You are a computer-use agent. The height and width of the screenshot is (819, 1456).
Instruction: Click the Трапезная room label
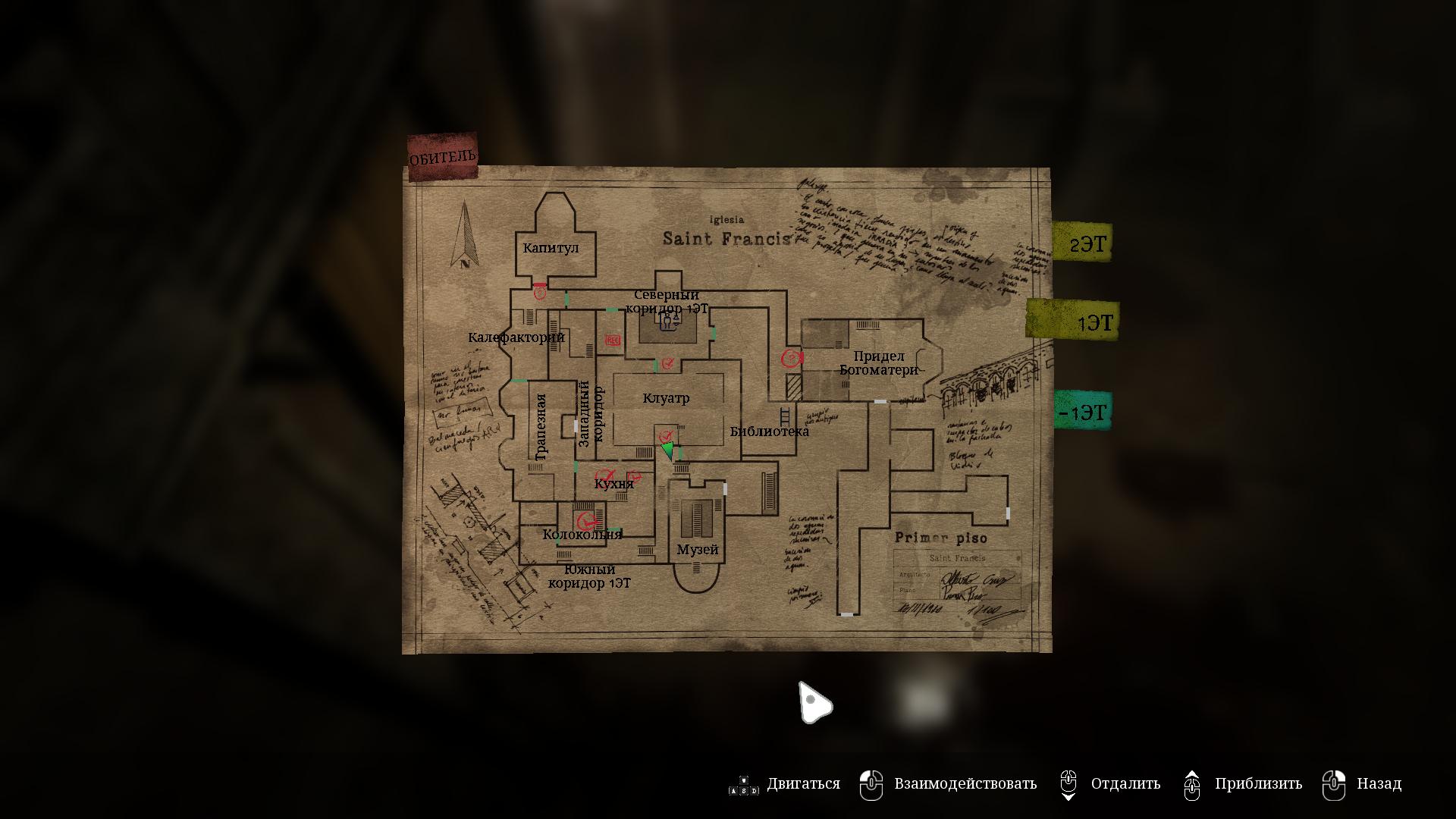[541, 427]
